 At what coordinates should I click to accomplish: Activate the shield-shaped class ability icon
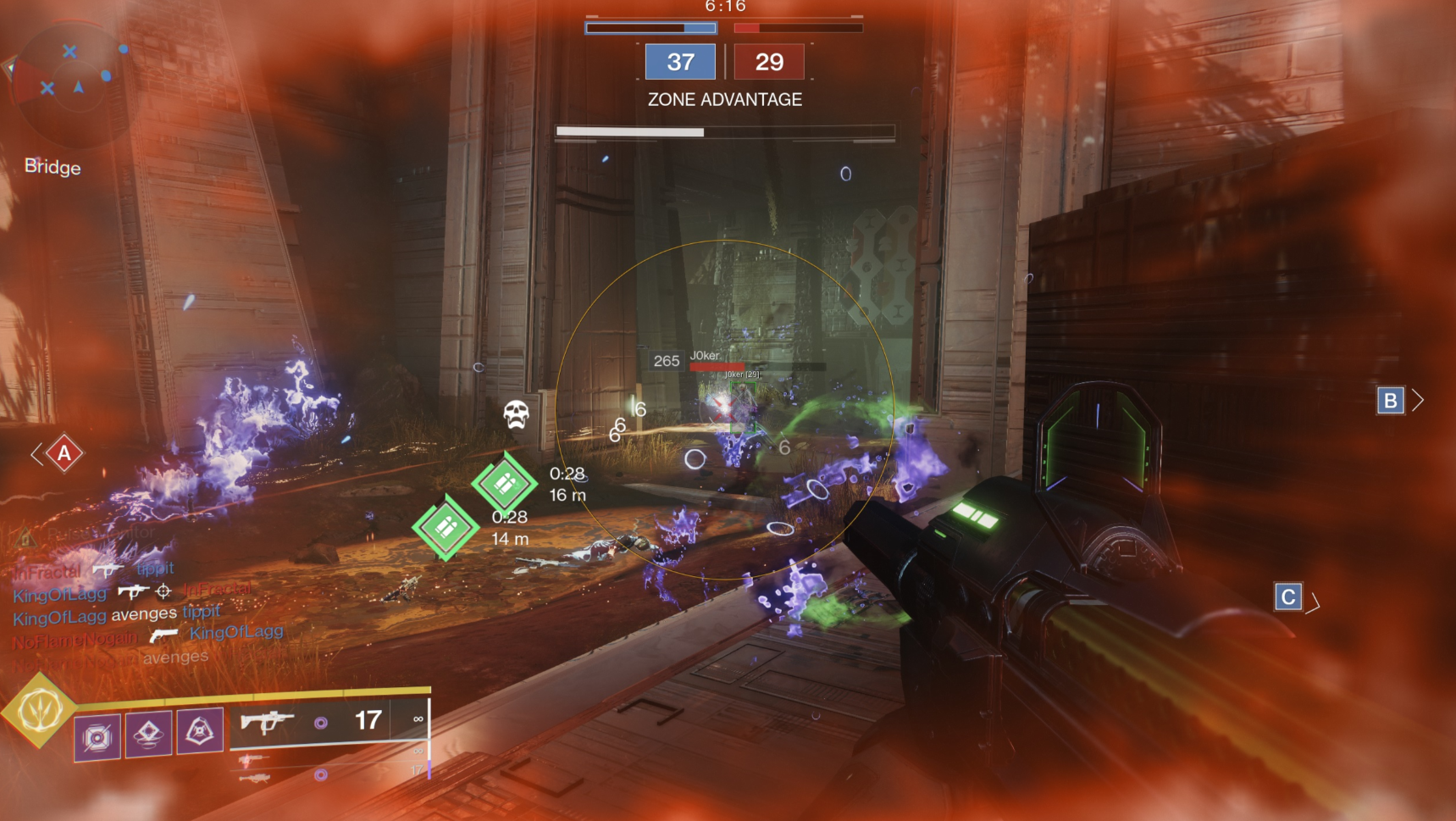coord(200,729)
